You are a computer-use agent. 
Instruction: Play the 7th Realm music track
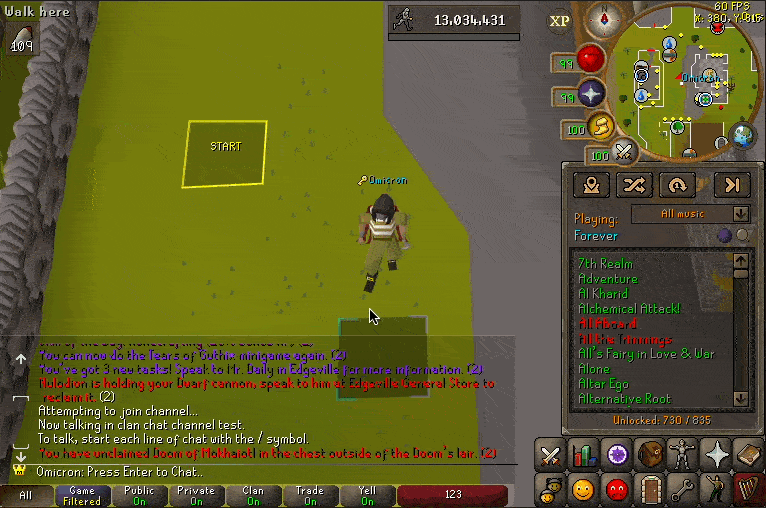click(x=605, y=264)
